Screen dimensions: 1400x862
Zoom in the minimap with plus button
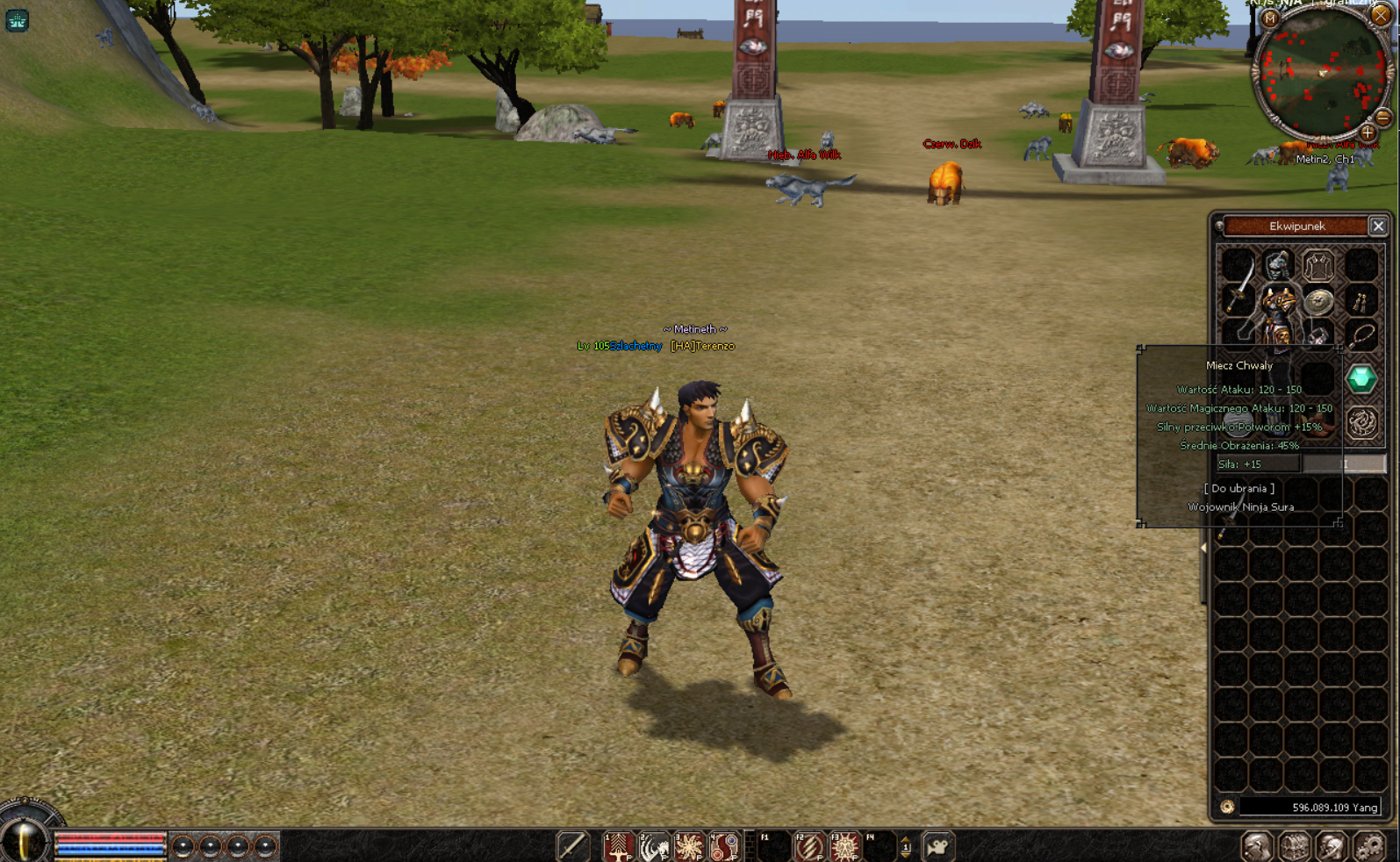click(1368, 133)
